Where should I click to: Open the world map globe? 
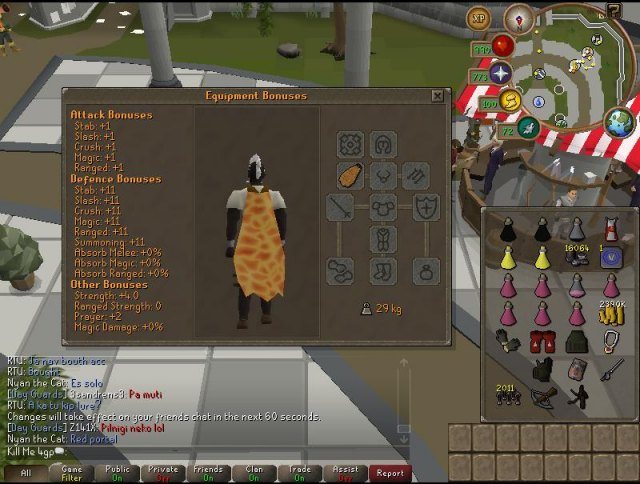[x=621, y=124]
